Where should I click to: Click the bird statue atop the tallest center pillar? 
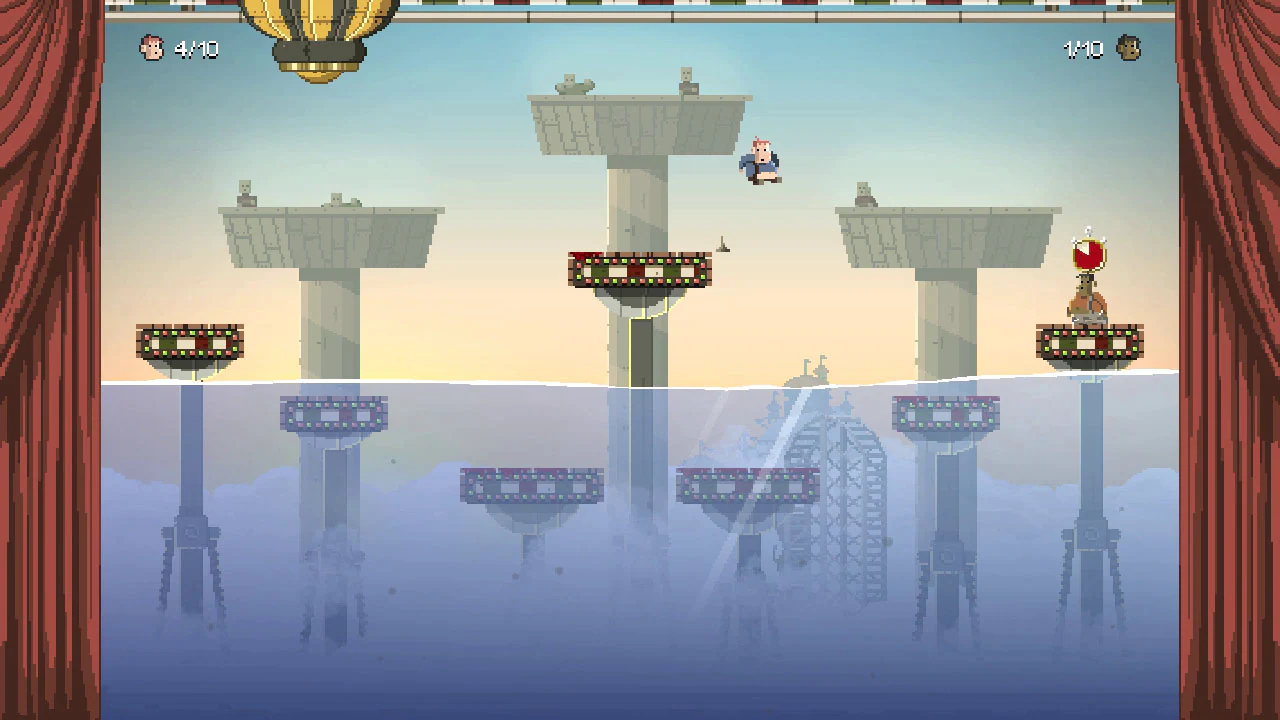pyautogui.click(x=575, y=85)
